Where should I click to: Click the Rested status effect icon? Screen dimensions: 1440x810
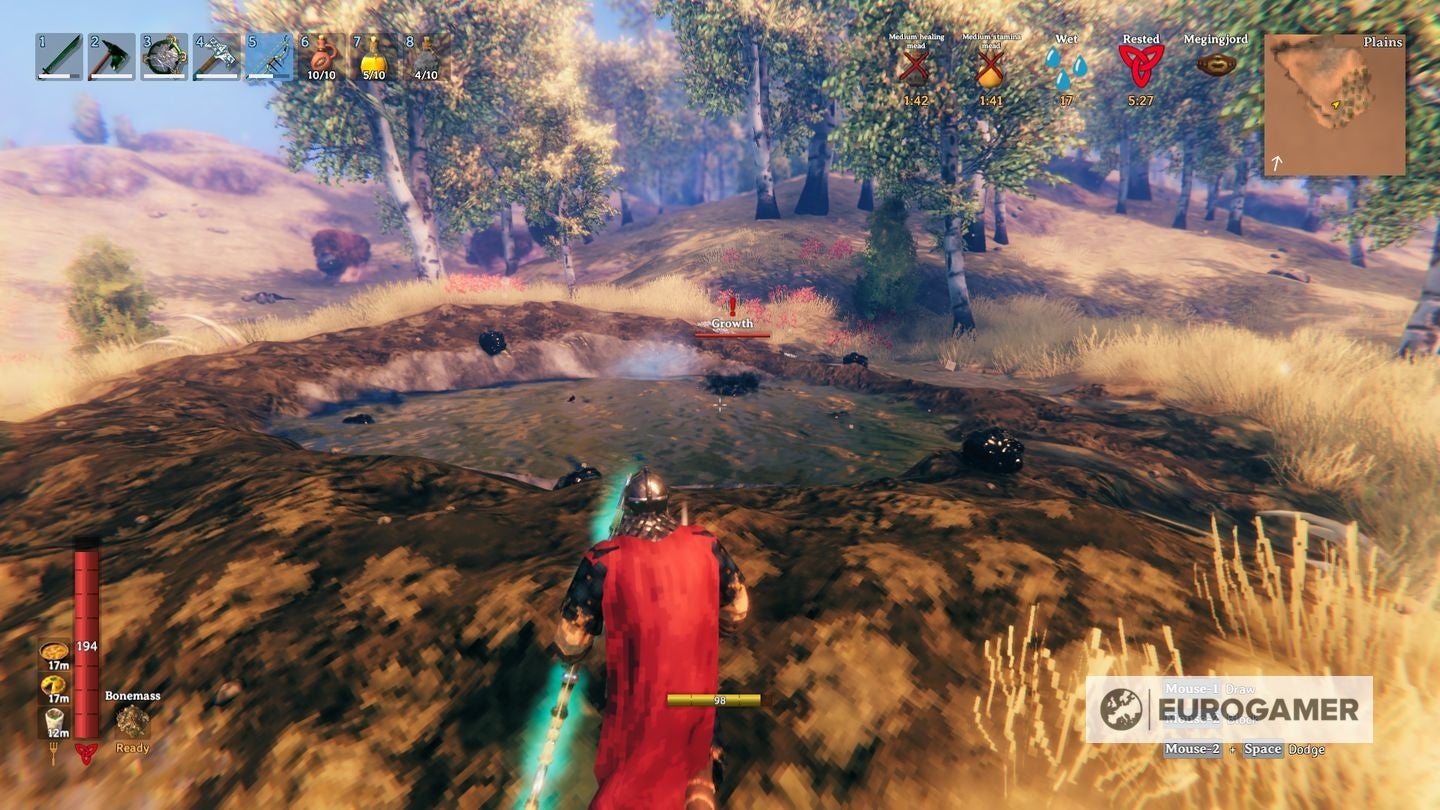[1141, 63]
